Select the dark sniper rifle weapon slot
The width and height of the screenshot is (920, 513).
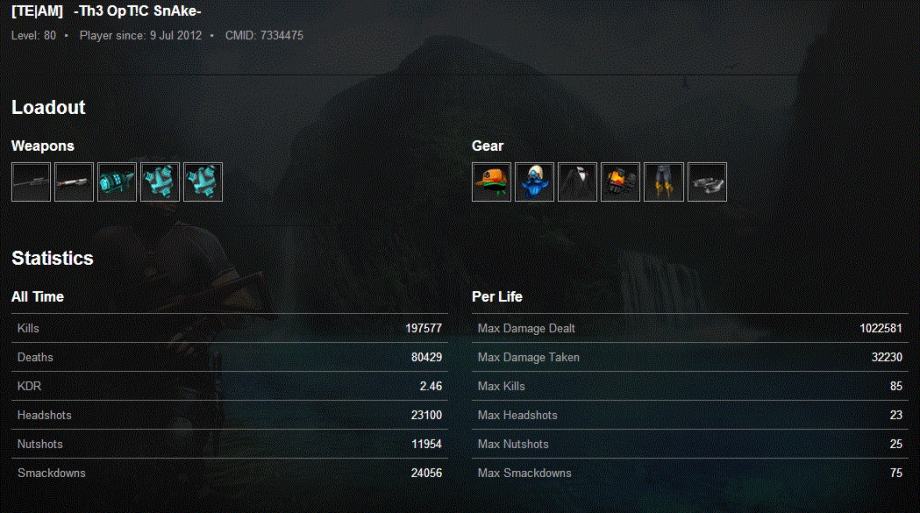31,182
